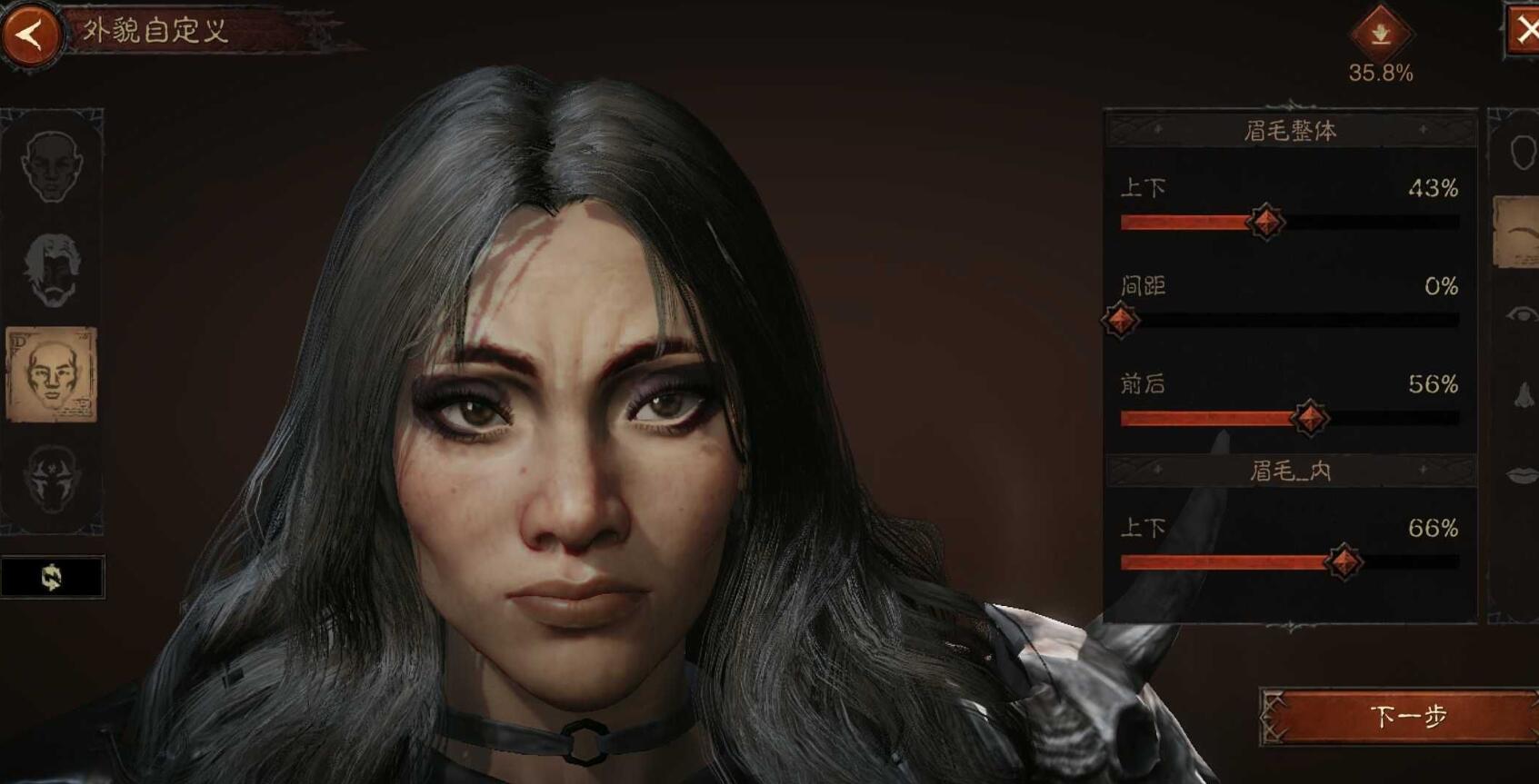Image resolution: width=1539 pixels, height=784 pixels.
Task: Go back using the arrow button
Action: (31, 35)
